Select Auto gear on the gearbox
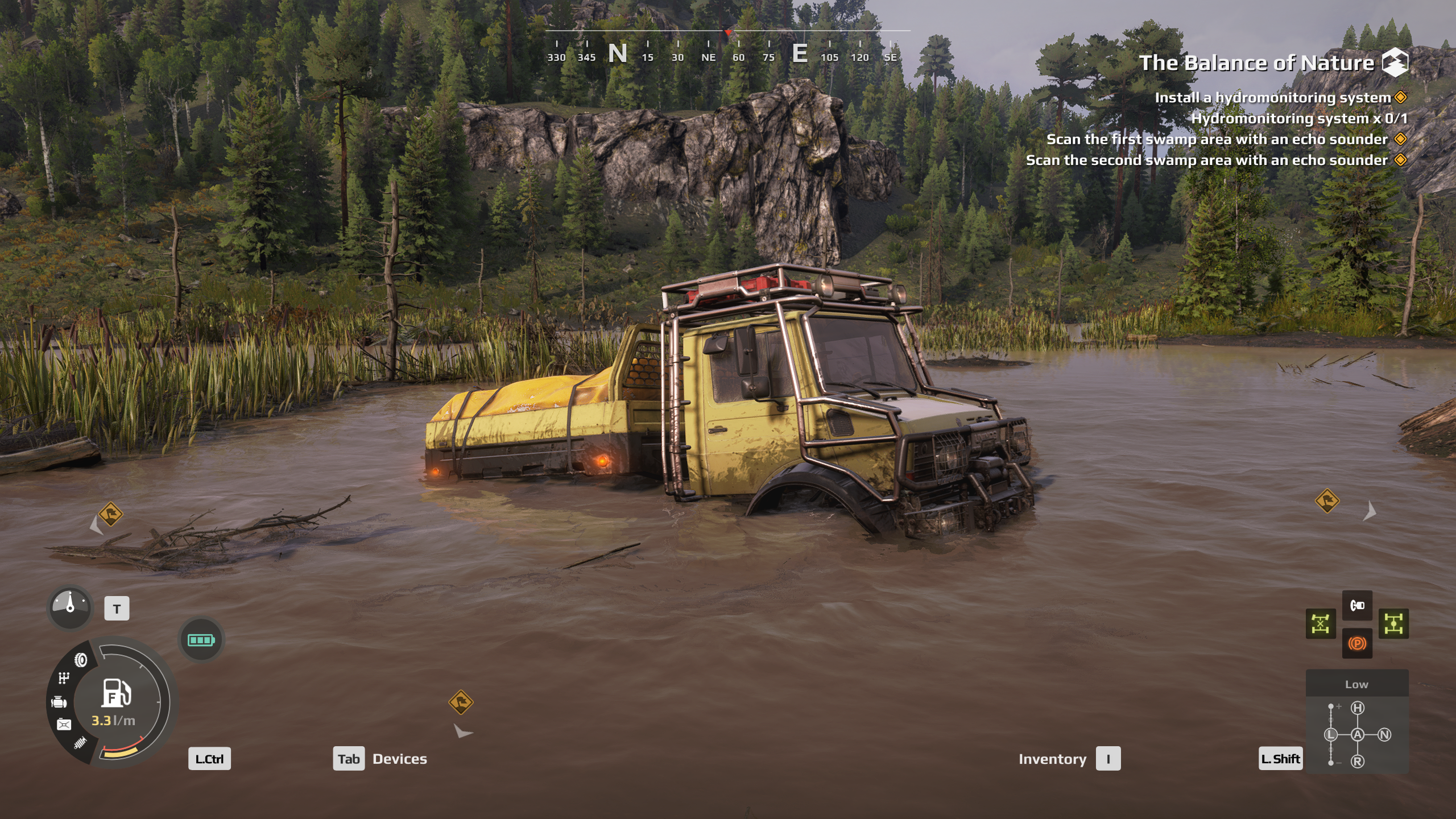Screen dimensions: 1456x819 (1358, 734)
